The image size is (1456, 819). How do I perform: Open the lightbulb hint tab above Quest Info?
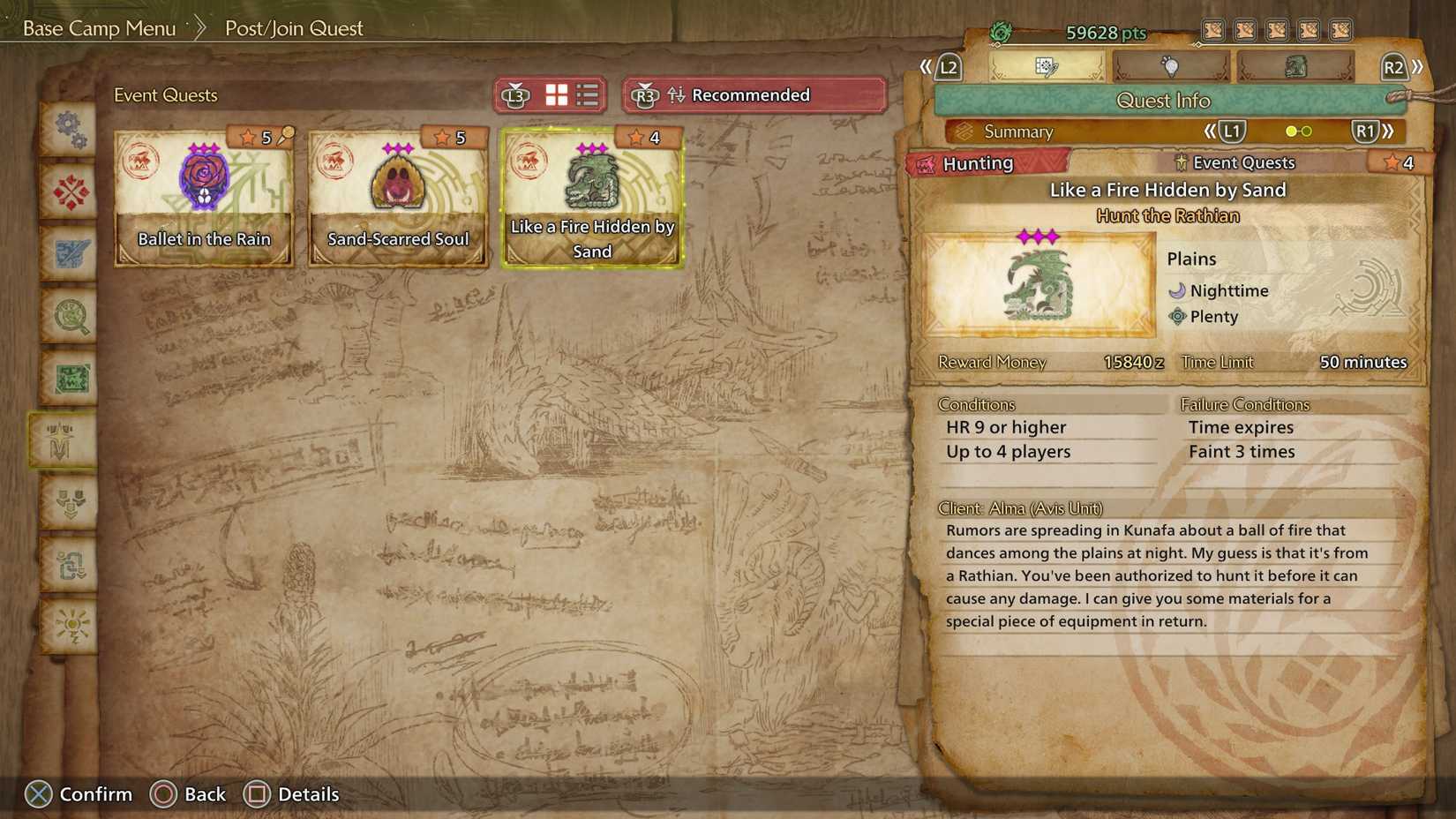click(x=1169, y=65)
